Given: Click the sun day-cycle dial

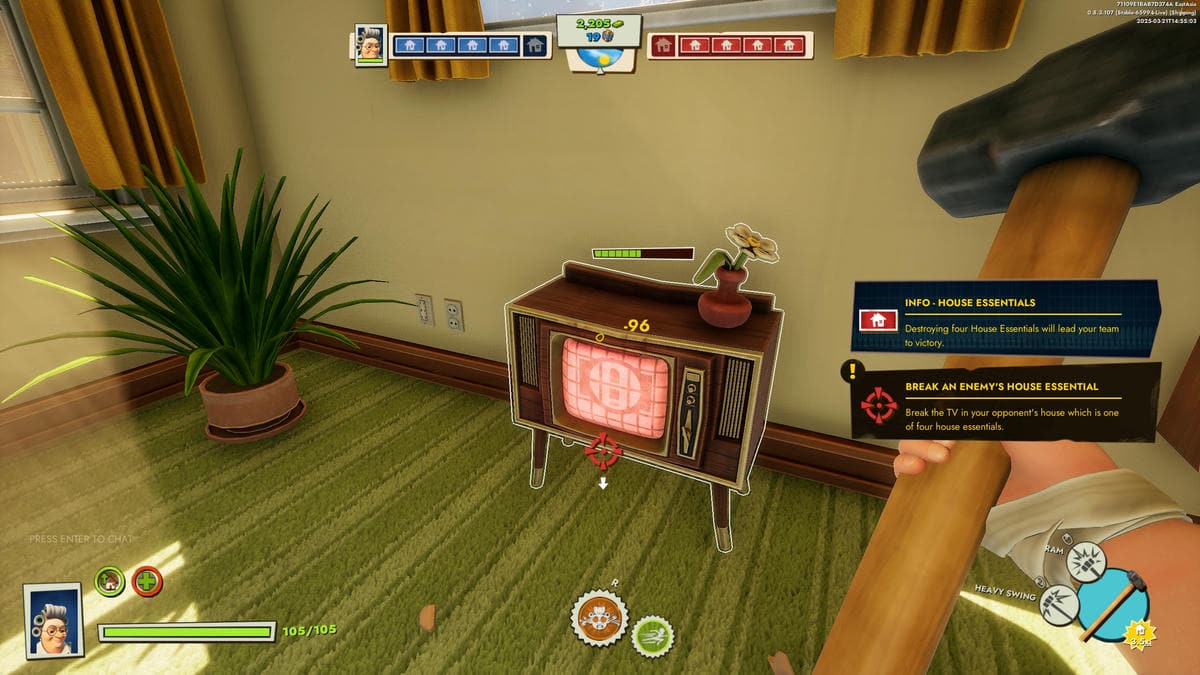Looking at the screenshot, I should pyautogui.click(x=599, y=59).
